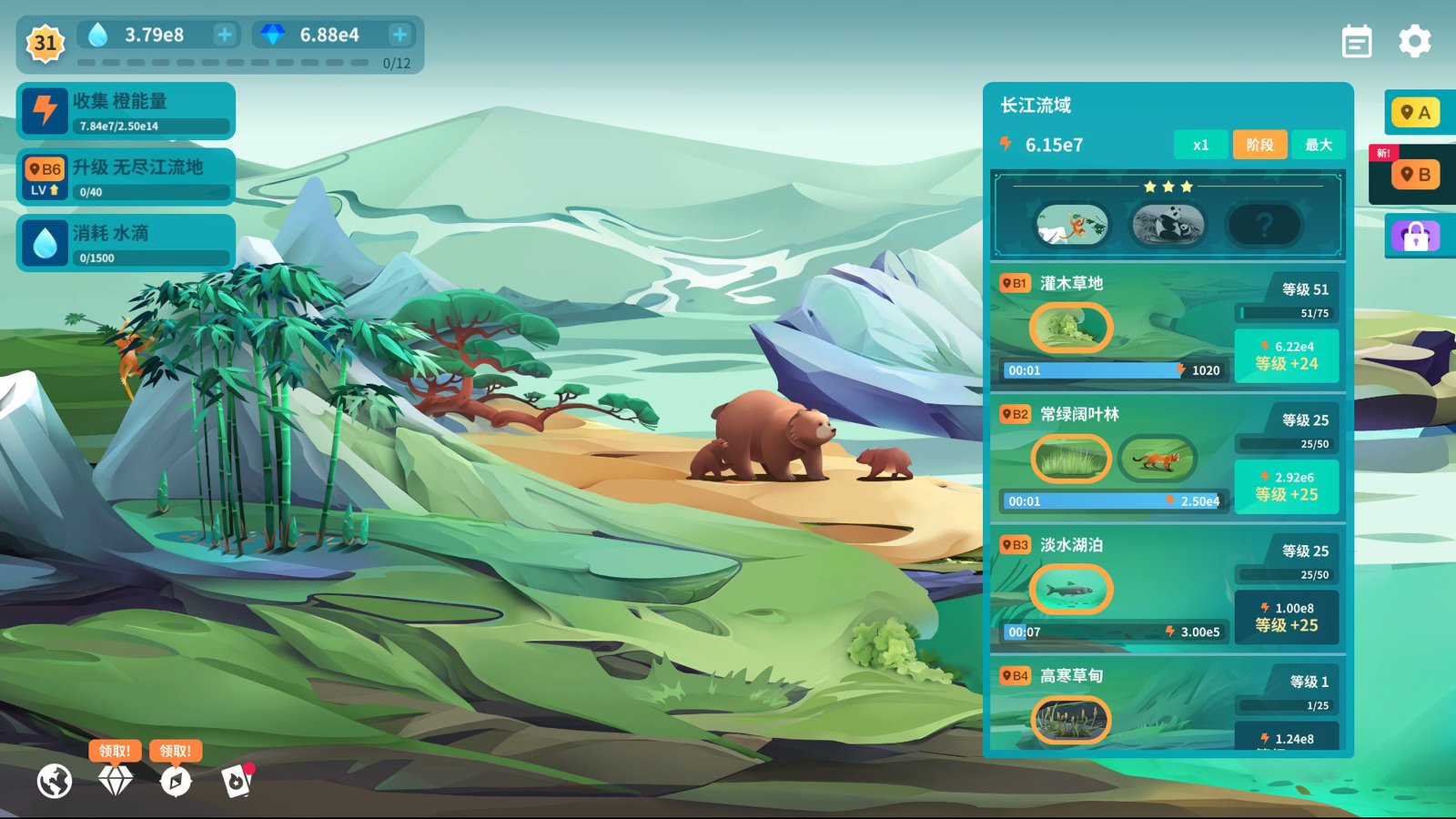Switch to the orange 阶段 tab
This screenshot has width=1456, height=819.
1259,144
